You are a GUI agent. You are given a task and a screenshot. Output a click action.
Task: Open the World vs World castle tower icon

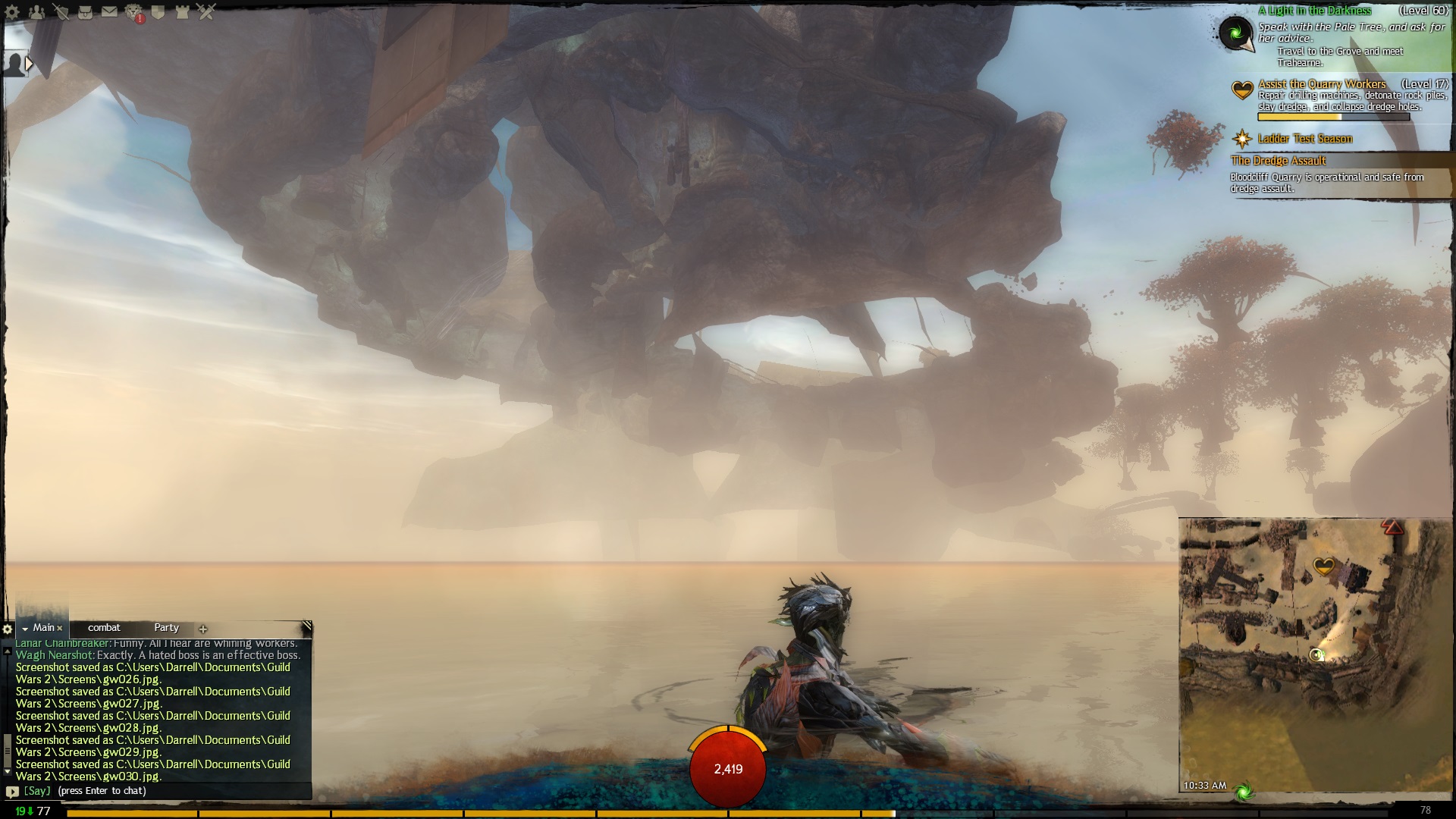pos(182,12)
